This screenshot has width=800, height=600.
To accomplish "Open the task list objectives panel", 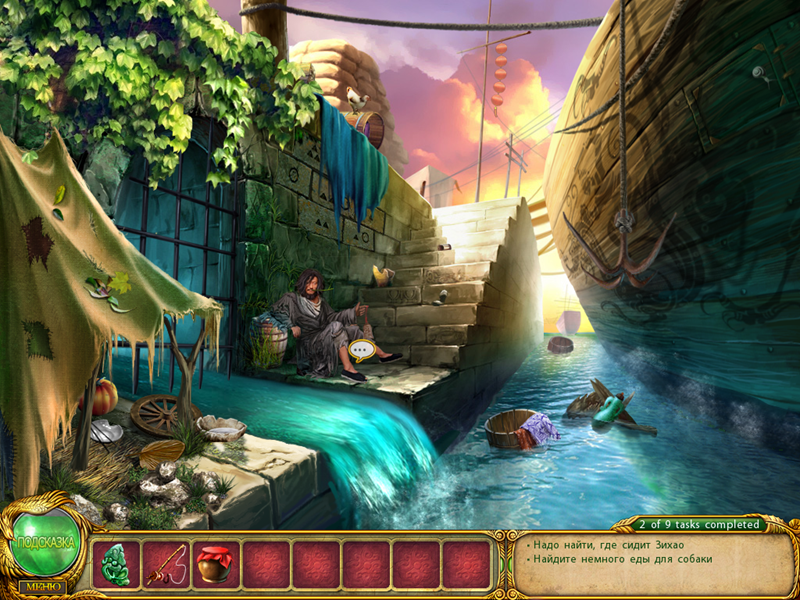I will point(642,561).
